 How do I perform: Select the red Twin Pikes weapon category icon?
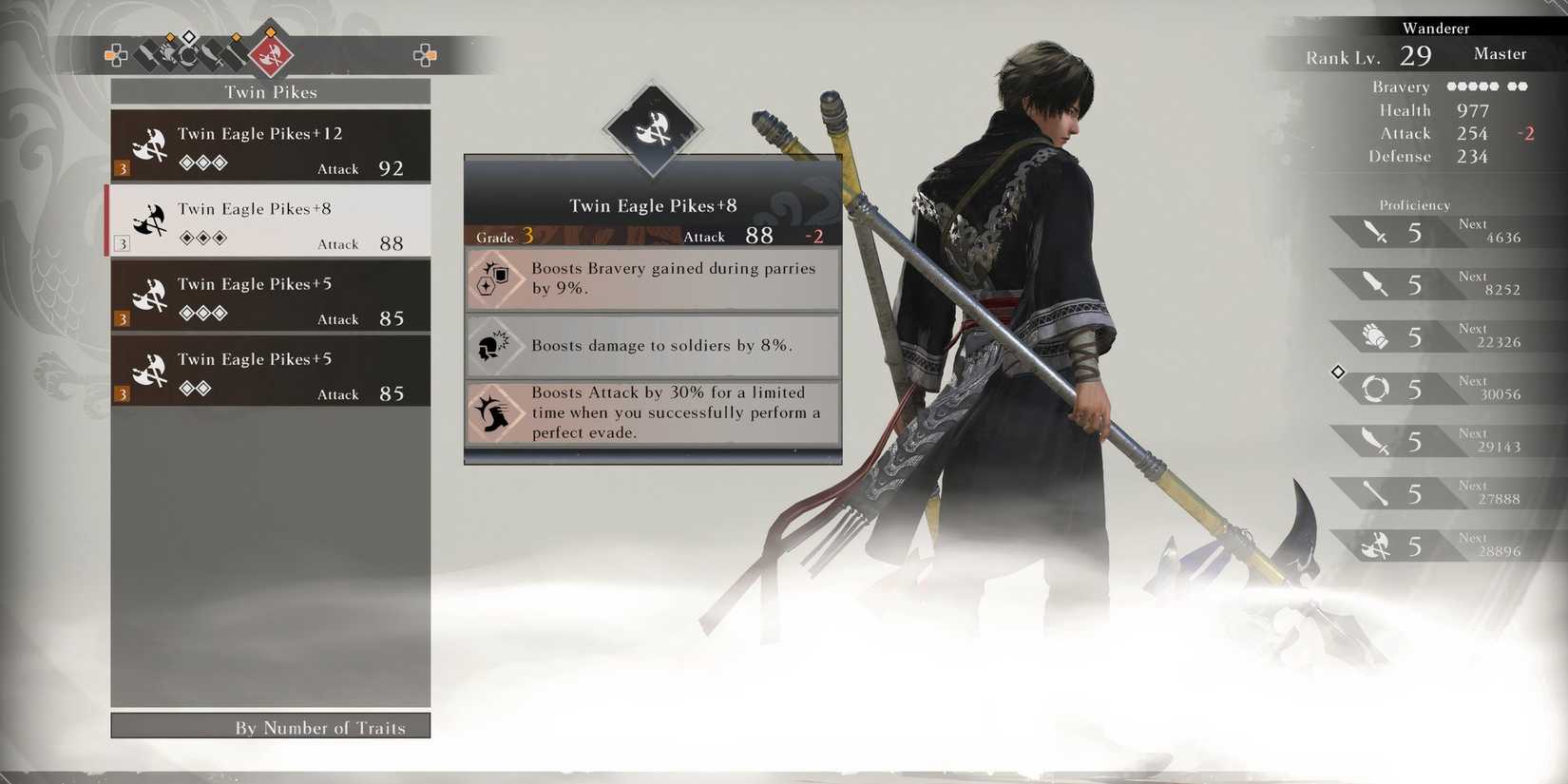point(271,57)
